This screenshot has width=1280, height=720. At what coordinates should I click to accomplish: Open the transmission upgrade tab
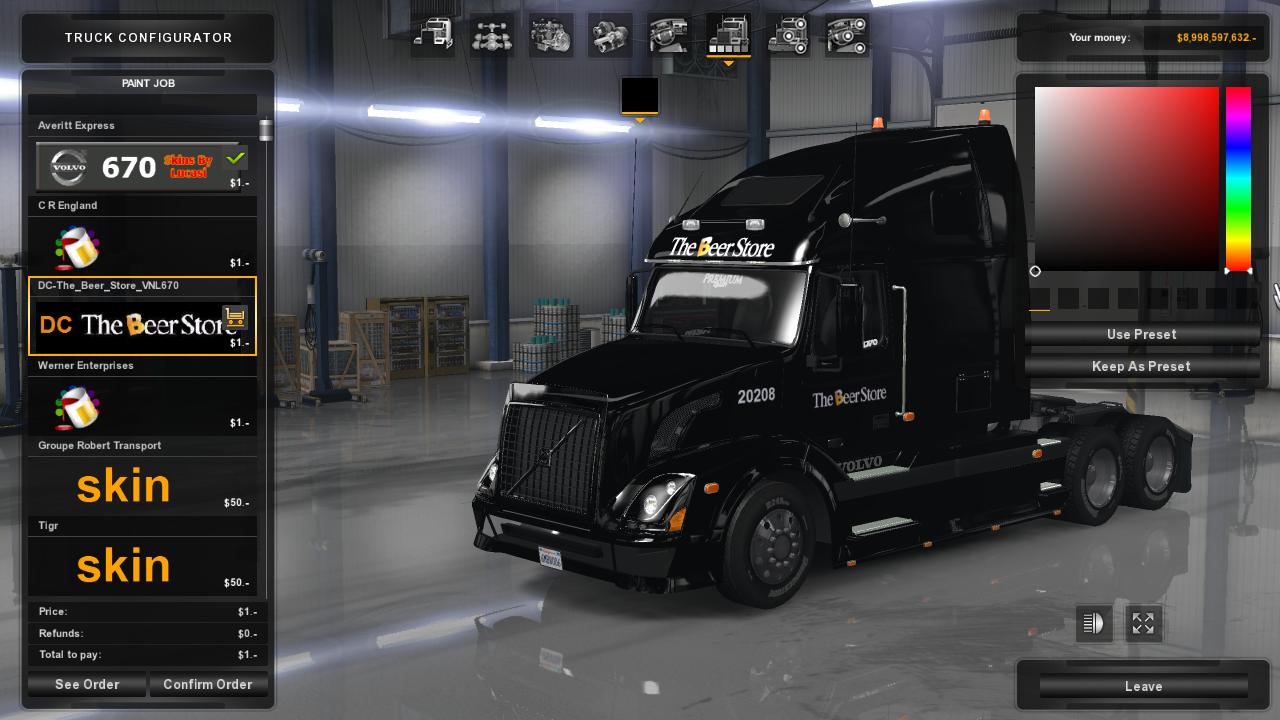click(610, 36)
